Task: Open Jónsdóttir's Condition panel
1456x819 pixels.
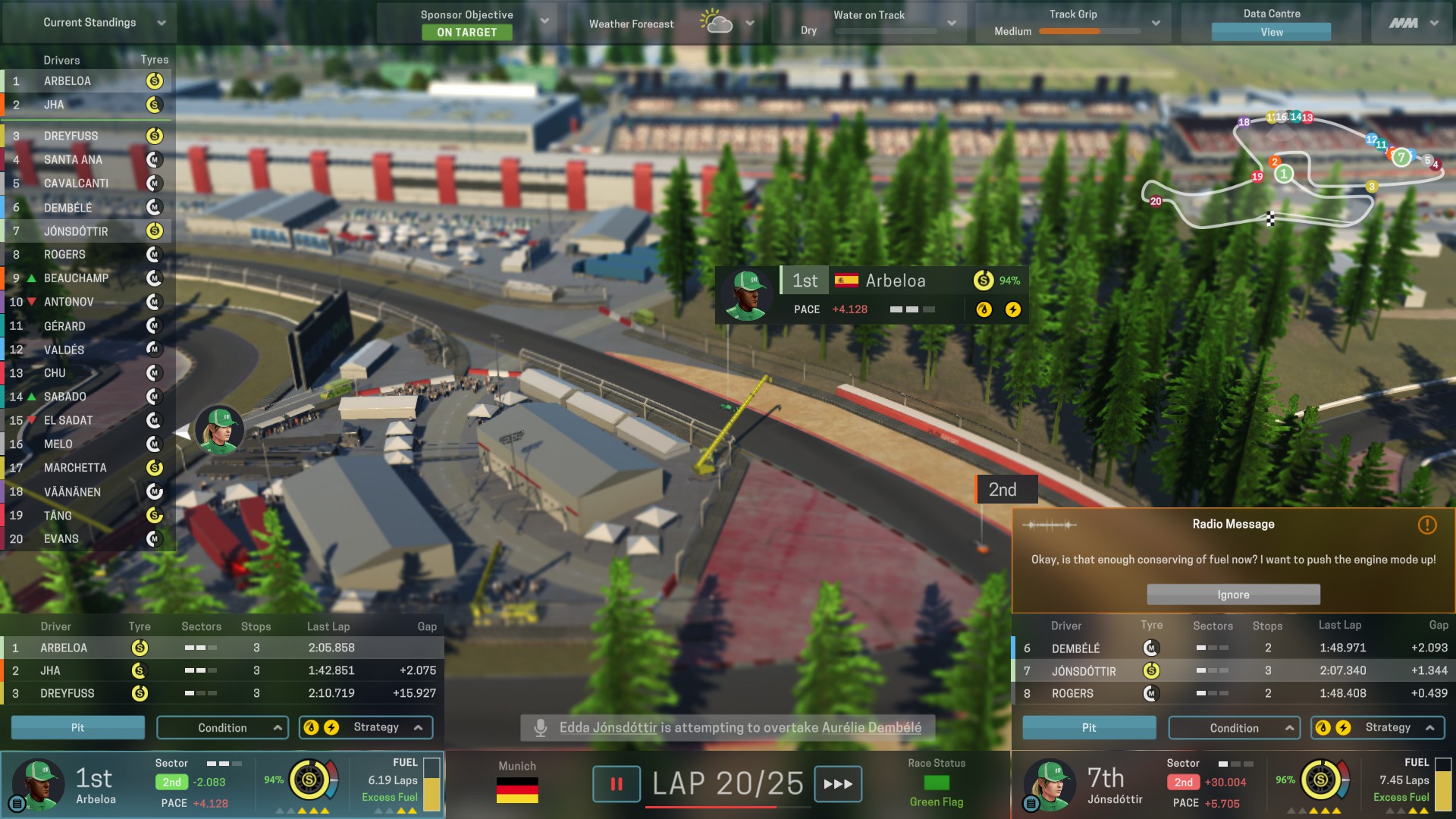Action: pyautogui.click(x=1234, y=727)
